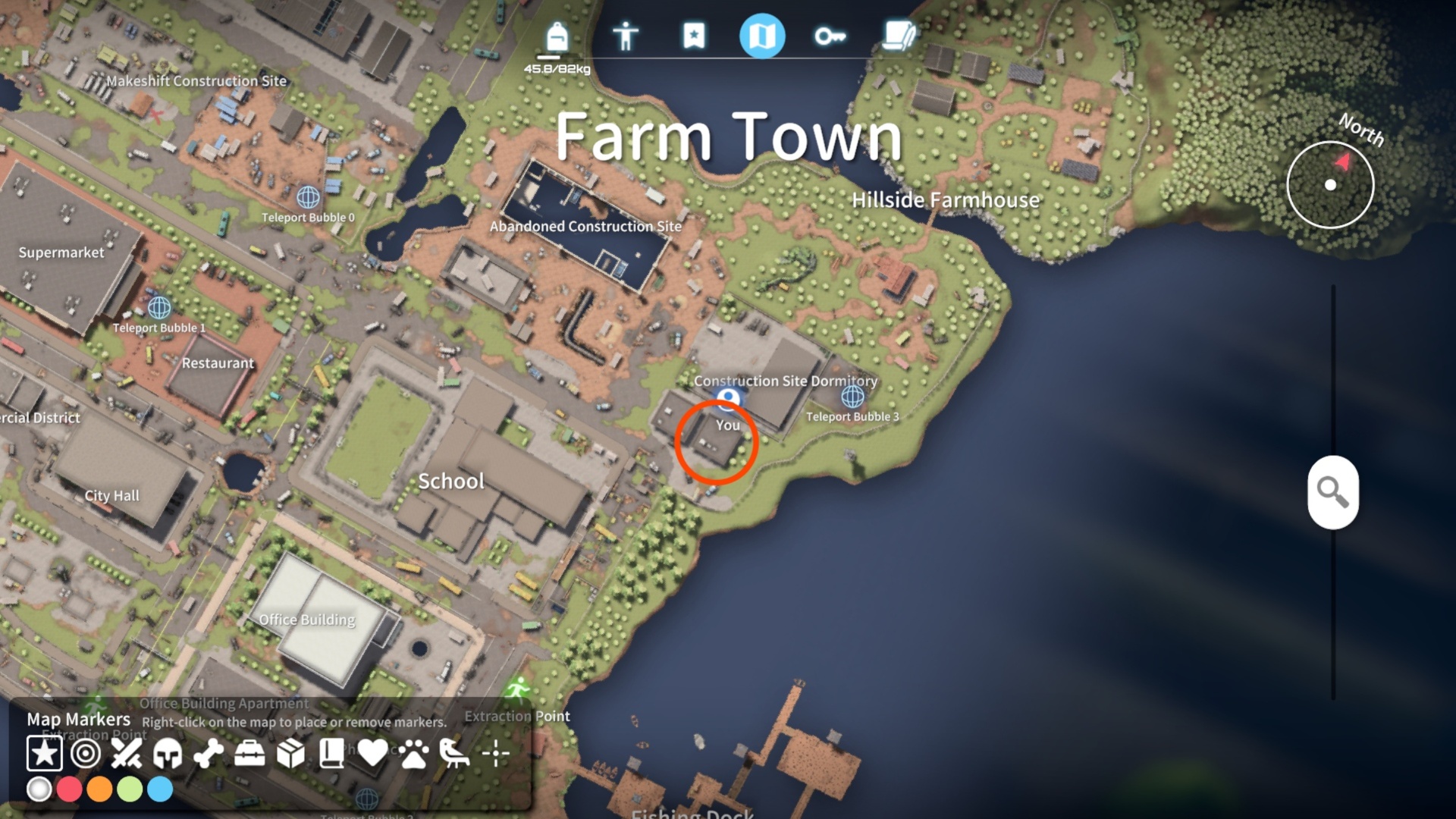Switch to the map tab

click(x=764, y=34)
